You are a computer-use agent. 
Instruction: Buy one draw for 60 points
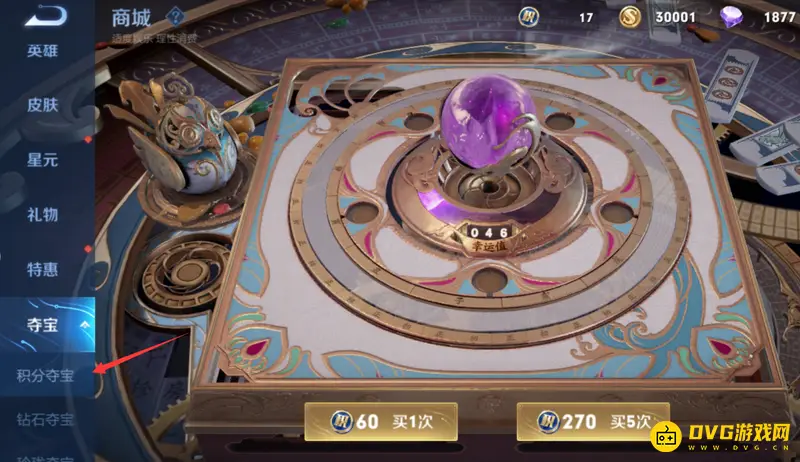pyautogui.click(x=380, y=421)
